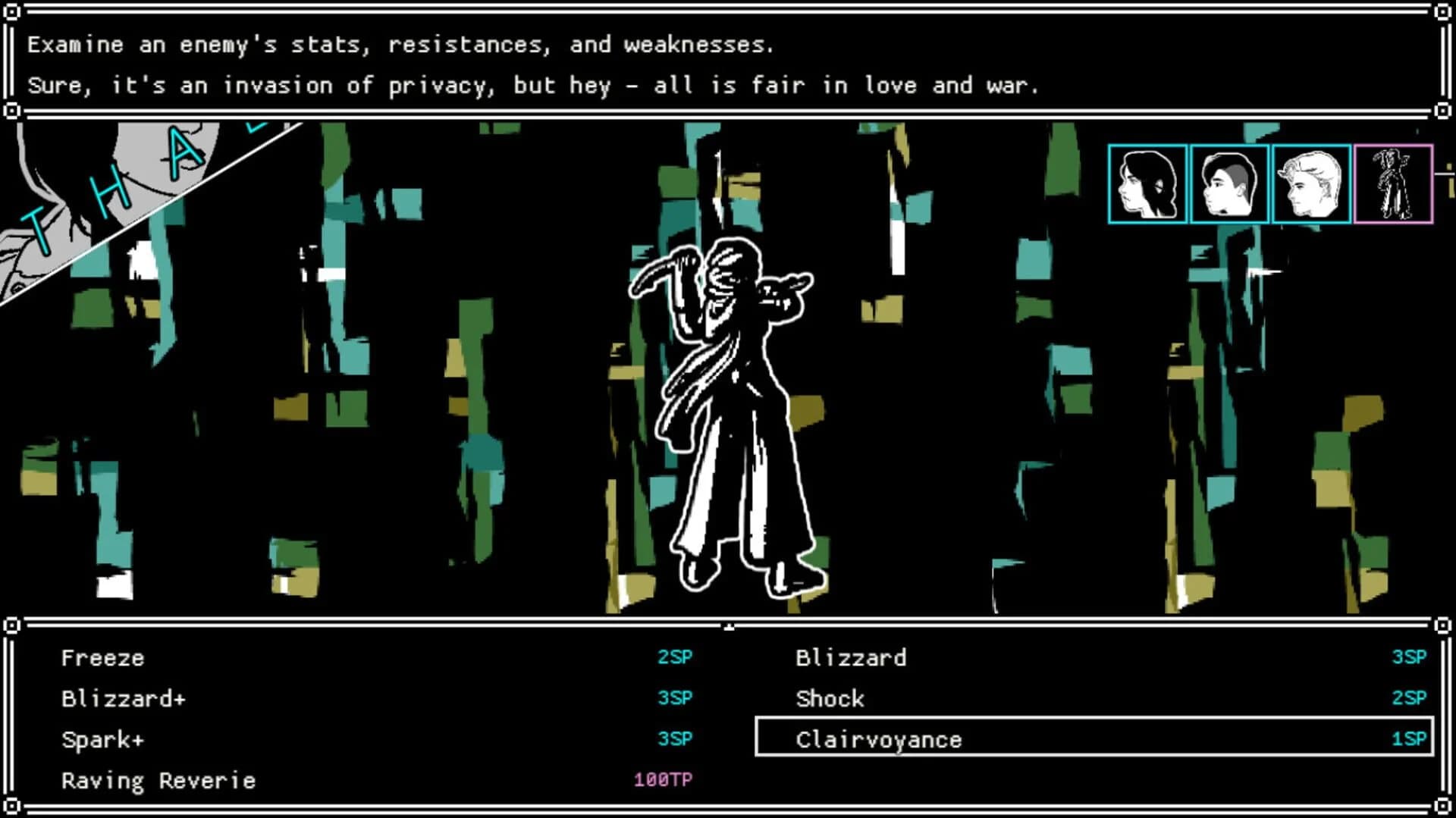Screen dimensions: 1456x818
Task: Click the dialog text box to advance
Action: [728, 64]
